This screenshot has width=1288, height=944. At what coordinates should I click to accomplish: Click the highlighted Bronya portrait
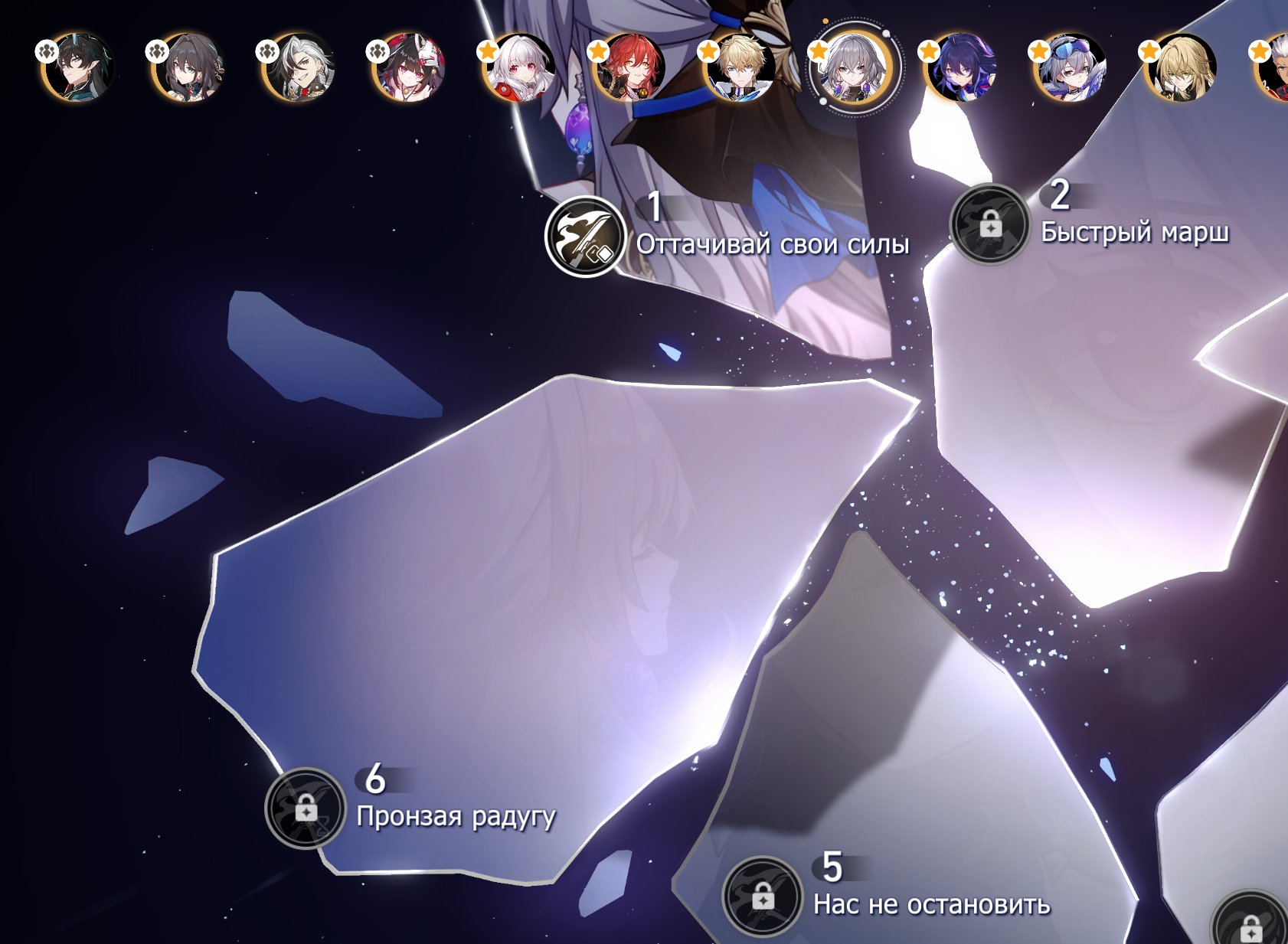pyautogui.click(x=852, y=69)
